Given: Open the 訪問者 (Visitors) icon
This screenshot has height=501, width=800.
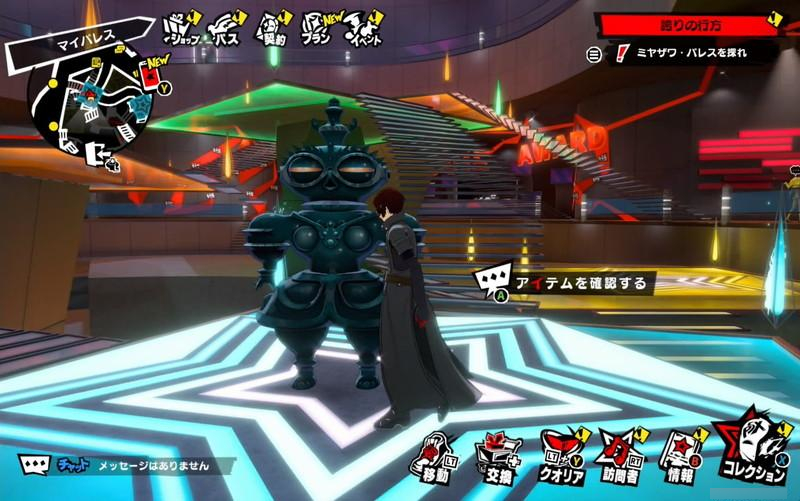Looking at the screenshot, I should (621, 455).
